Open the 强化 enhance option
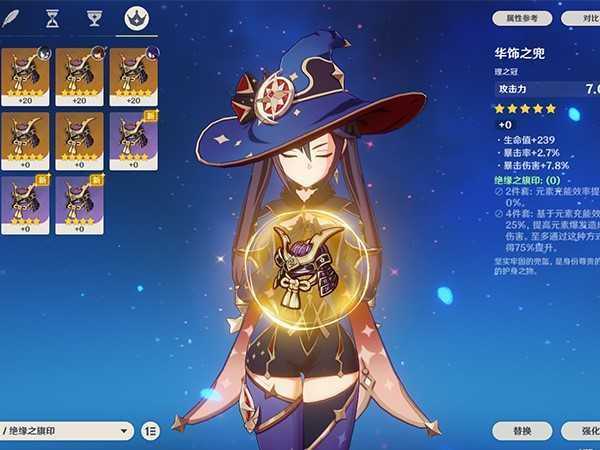The image size is (600, 450). coord(584,430)
